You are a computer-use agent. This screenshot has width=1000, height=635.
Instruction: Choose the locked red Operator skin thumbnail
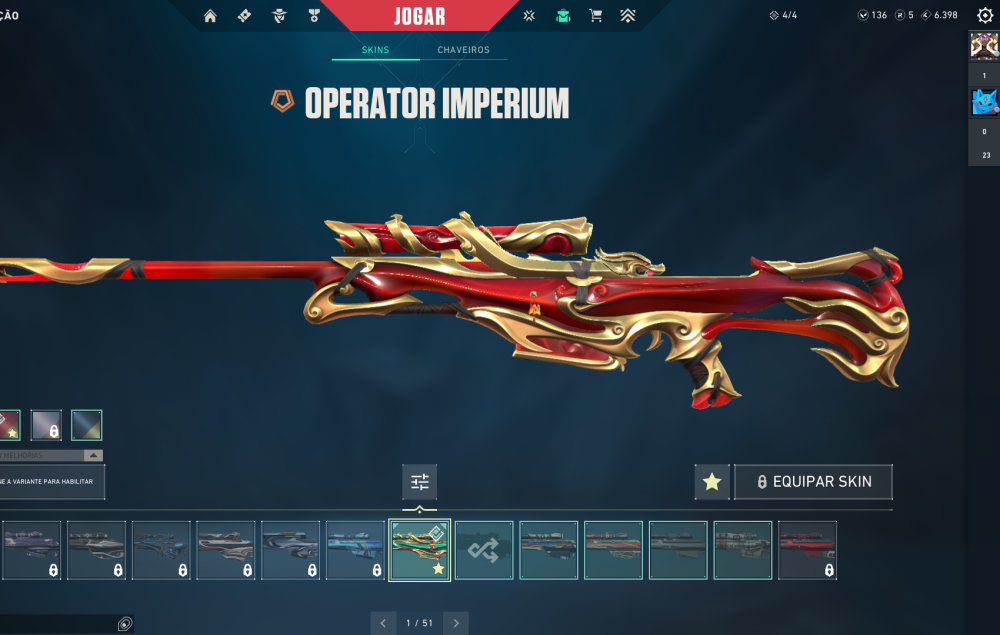click(x=807, y=550)
